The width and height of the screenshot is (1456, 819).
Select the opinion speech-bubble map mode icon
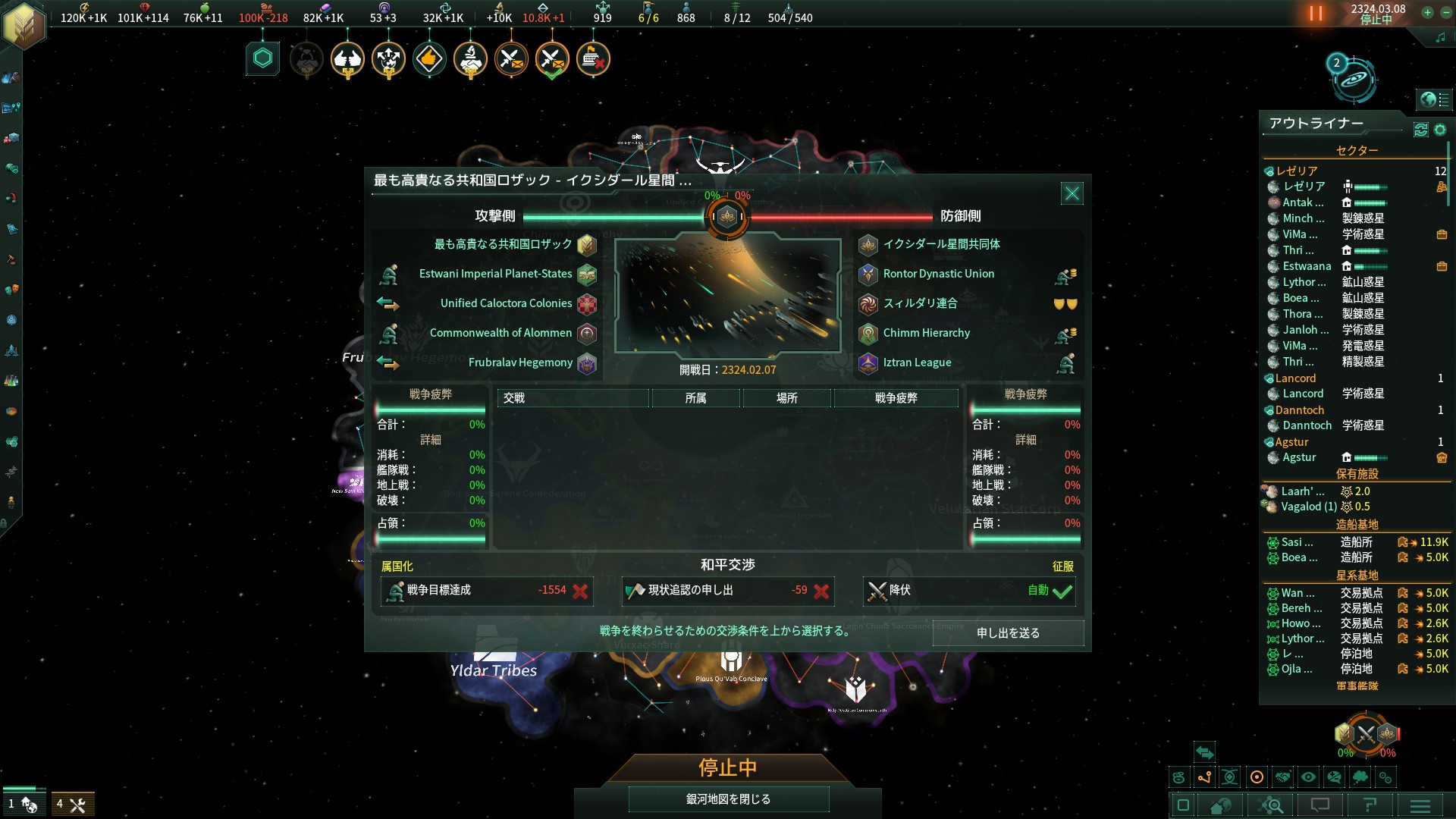coord(1335,777)
